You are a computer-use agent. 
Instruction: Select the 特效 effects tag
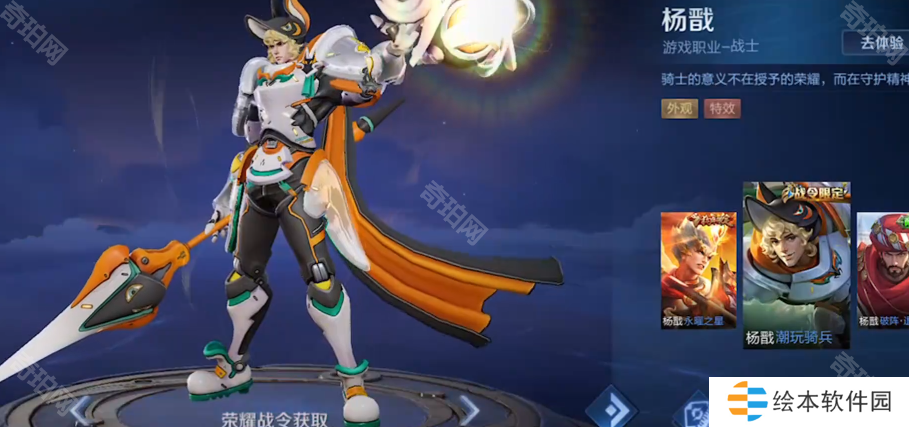click(x=722, y=109)
